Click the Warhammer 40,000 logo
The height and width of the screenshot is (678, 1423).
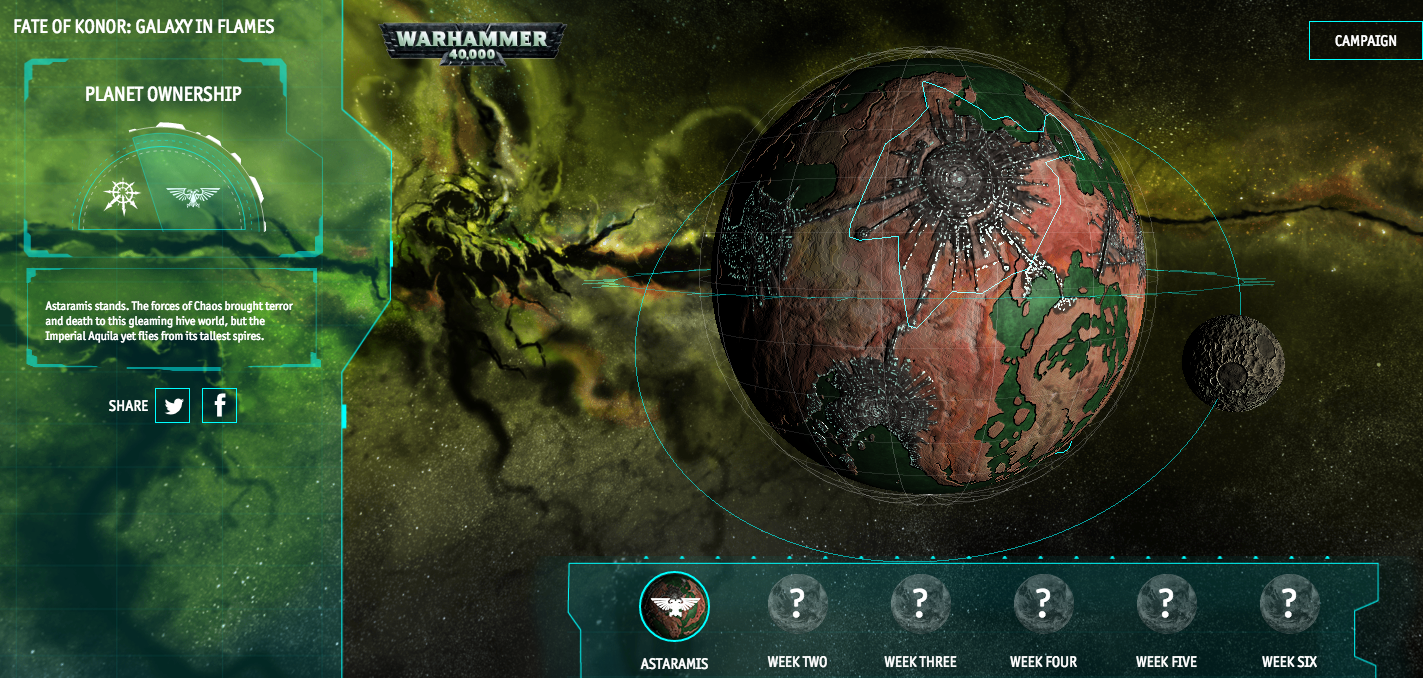[472, 43]
